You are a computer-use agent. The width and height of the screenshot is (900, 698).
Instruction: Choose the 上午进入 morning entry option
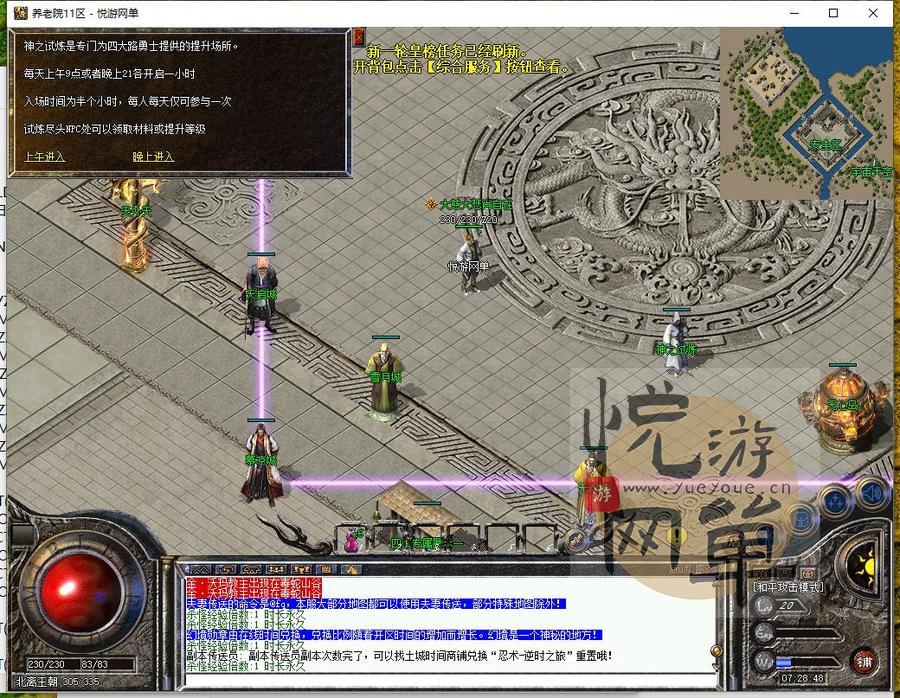tap(44, 157)
